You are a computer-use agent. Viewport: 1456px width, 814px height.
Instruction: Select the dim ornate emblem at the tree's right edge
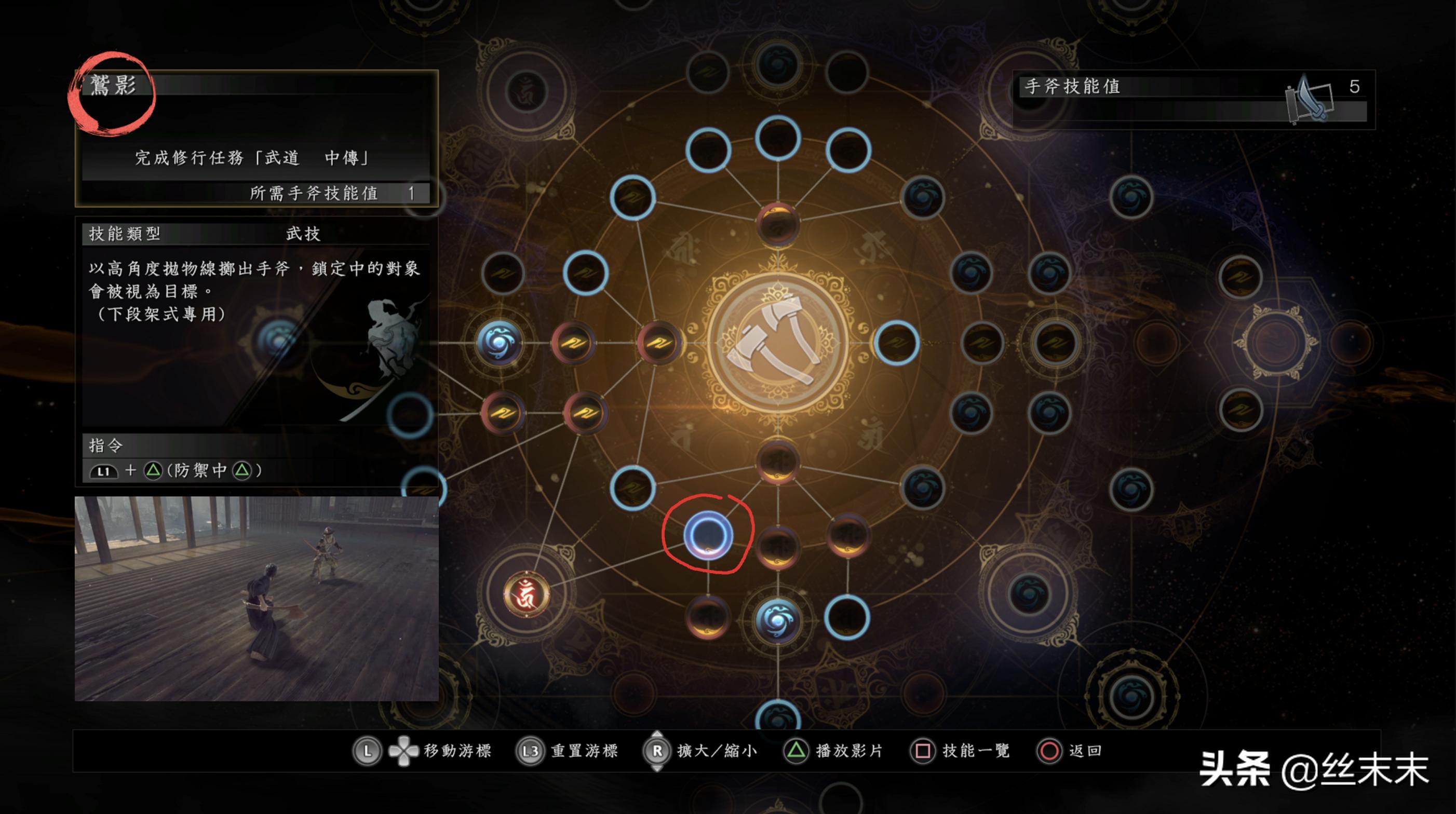[x=1275, y=342]
